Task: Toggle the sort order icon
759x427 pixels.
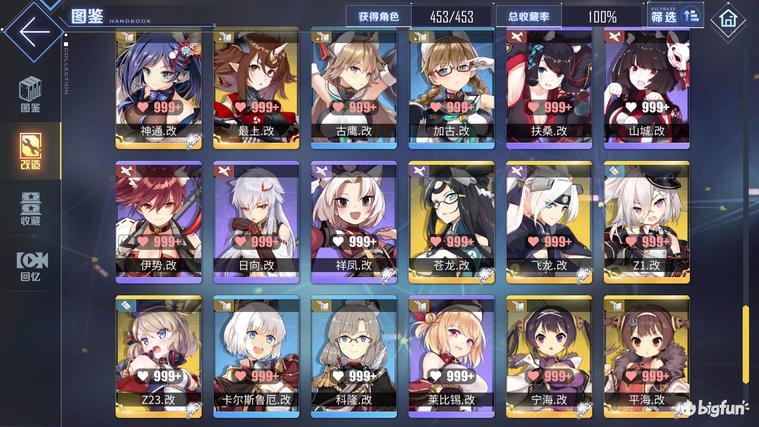Action: pos(691,17)
